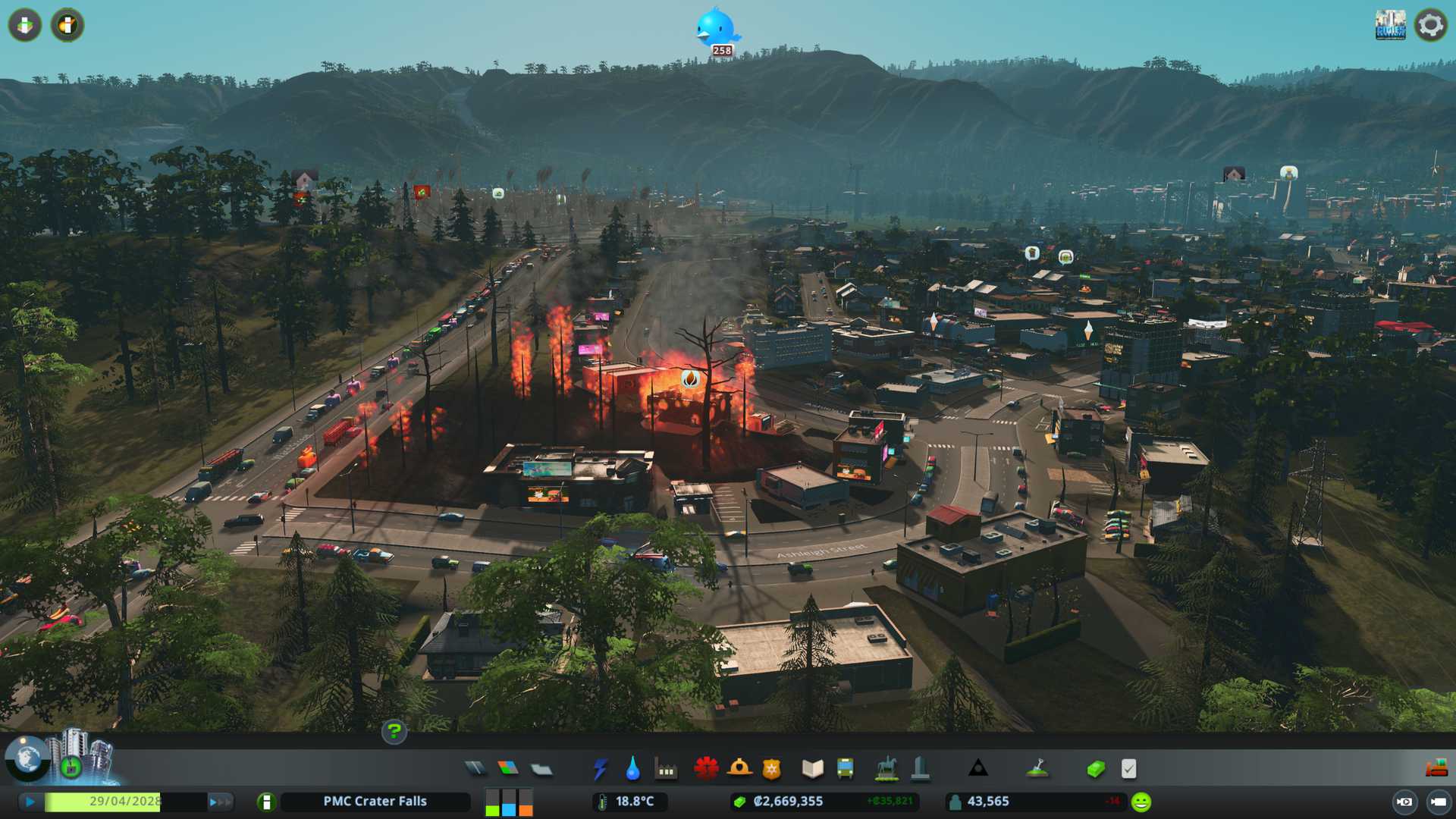This screenshot has width=1456, height=819.
Task: Toggle simulation play/pause button
Action: tap(30, 802)
